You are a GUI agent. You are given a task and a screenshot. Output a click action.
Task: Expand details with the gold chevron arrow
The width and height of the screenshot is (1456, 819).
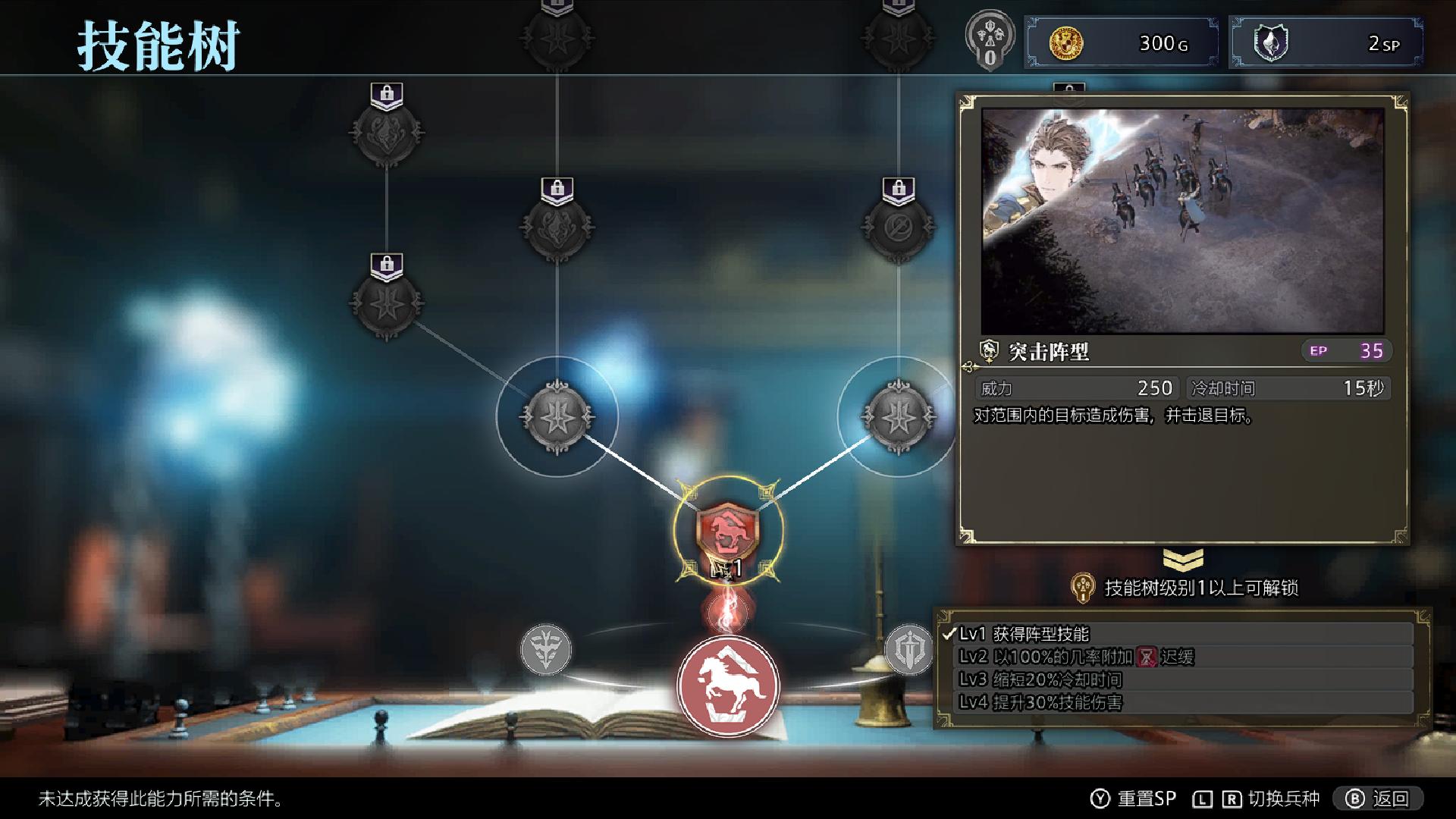[x=1182, y=560]
